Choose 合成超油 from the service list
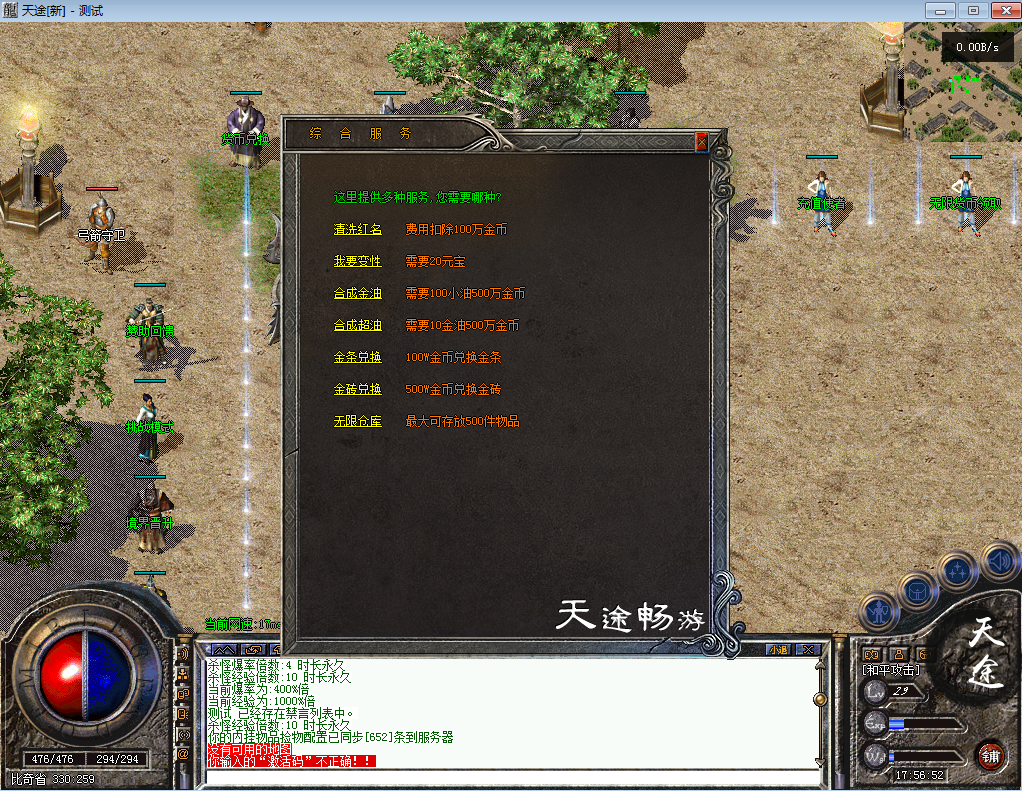Viewport: 1022px width, 791px height. click(x=358, y=326)
